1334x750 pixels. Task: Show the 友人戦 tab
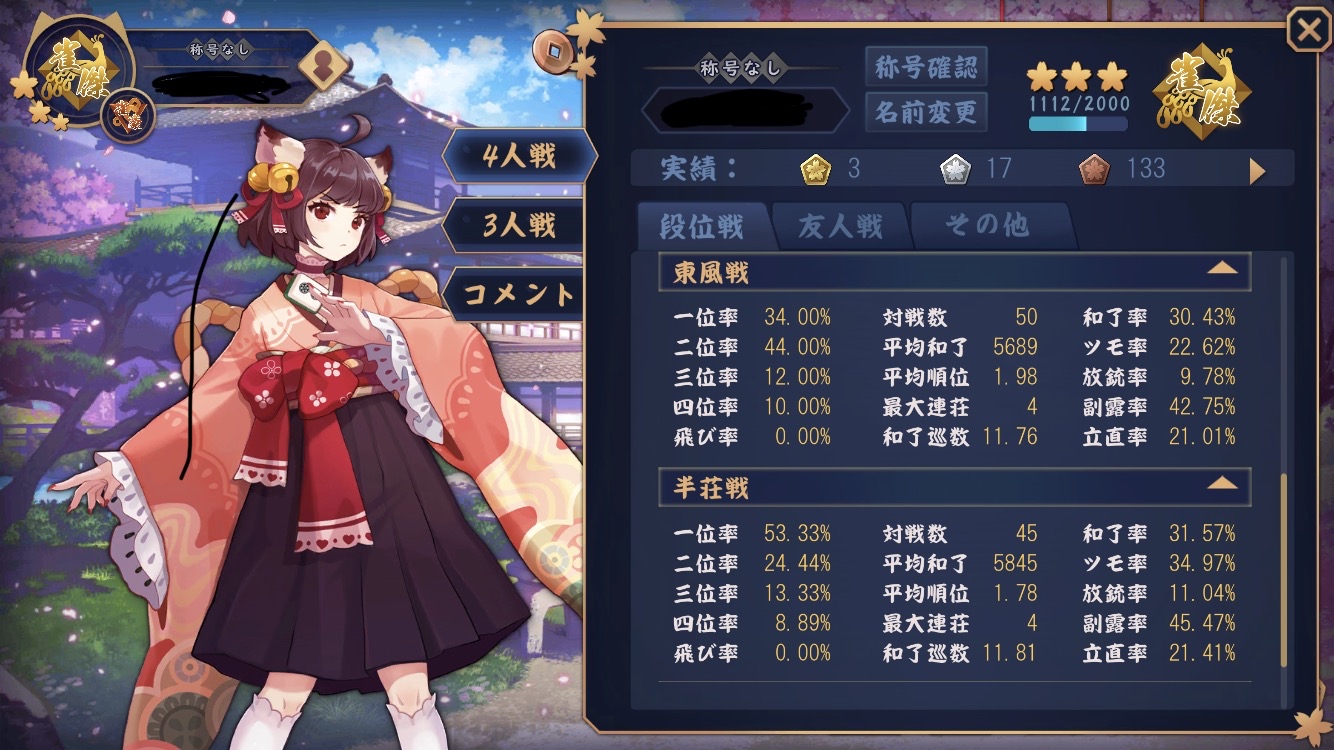coord(840,227)
